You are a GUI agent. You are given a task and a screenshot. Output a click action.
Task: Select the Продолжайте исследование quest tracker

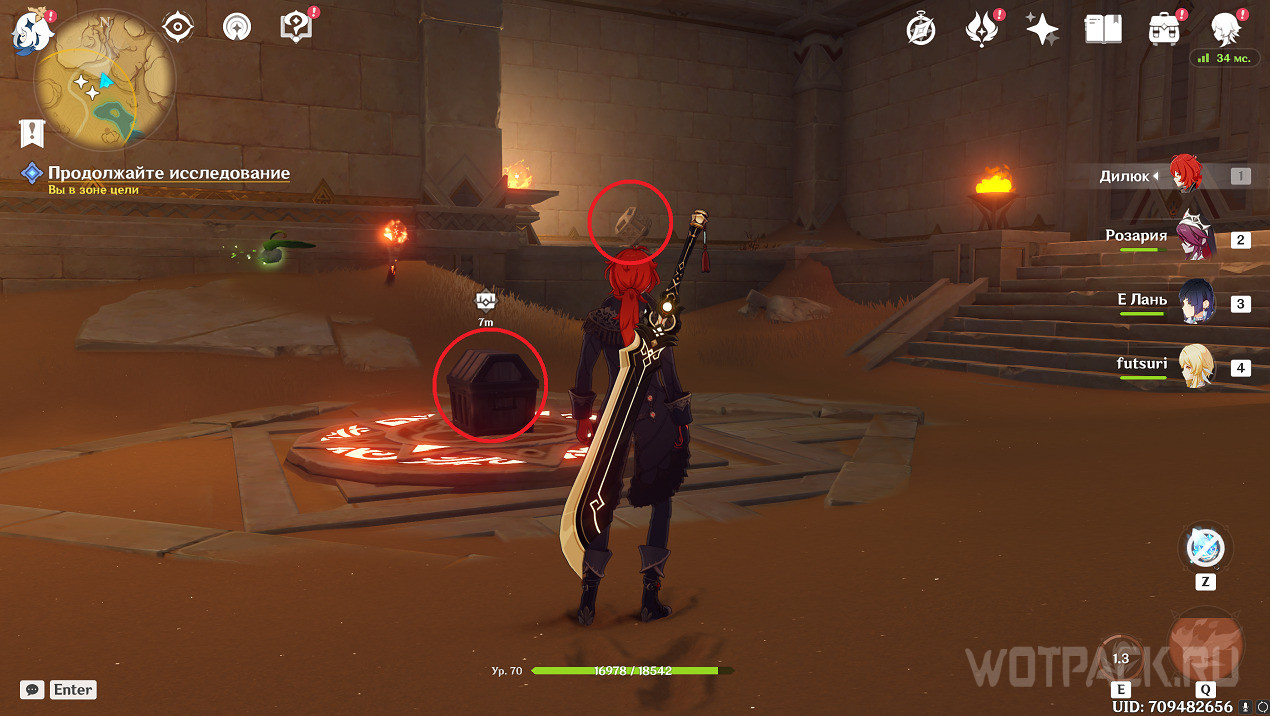point(168,174)
